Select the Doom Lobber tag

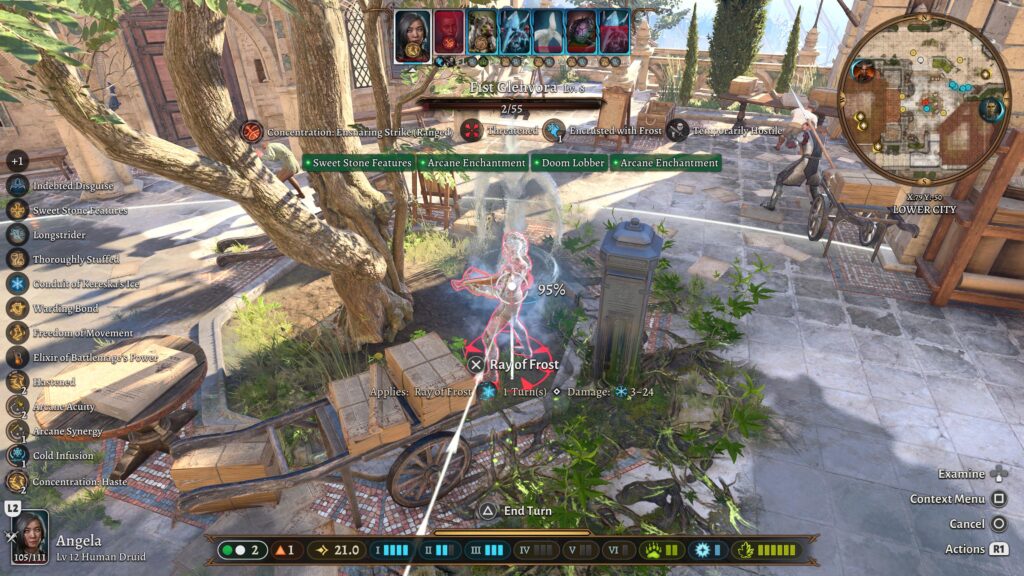click(x=569, y=163)
